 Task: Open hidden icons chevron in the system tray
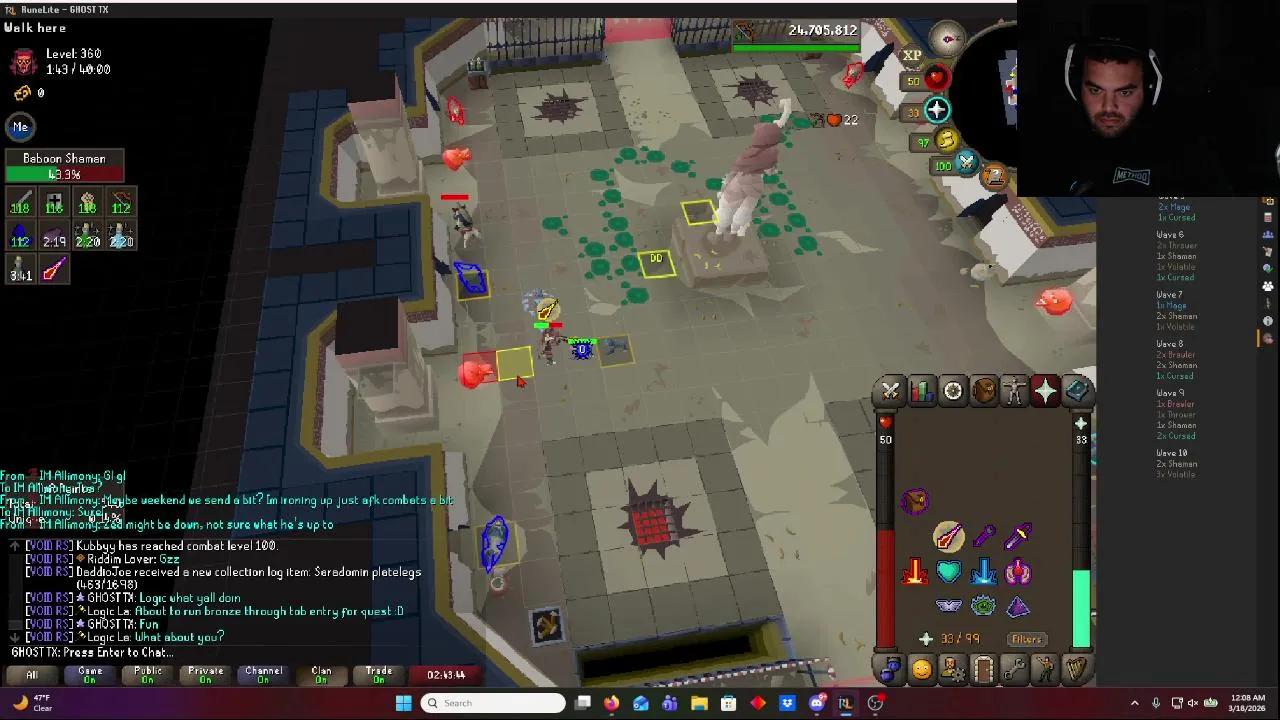pyautogui.click(x=1134, y=703)
